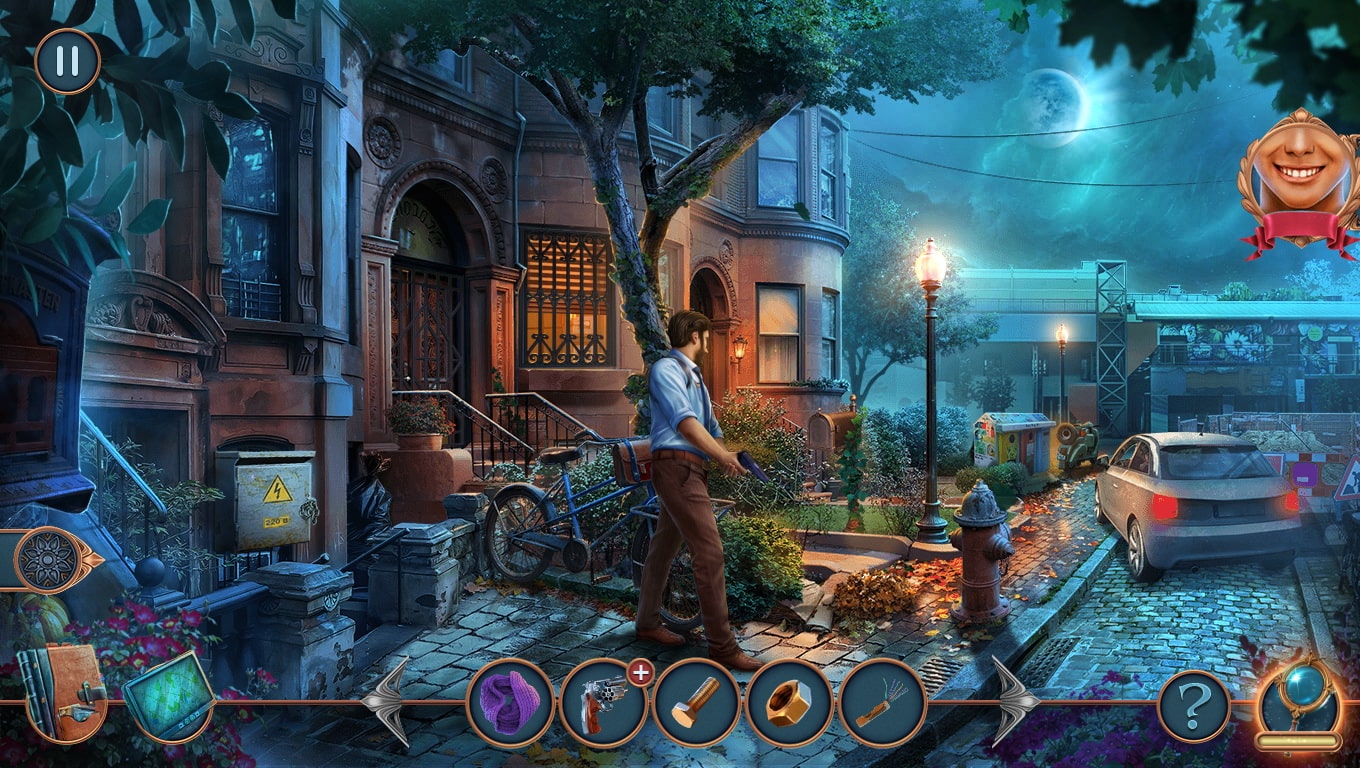1360x768 pixels.
Task: Select the revolver inventory item
Action: point(602,702)
